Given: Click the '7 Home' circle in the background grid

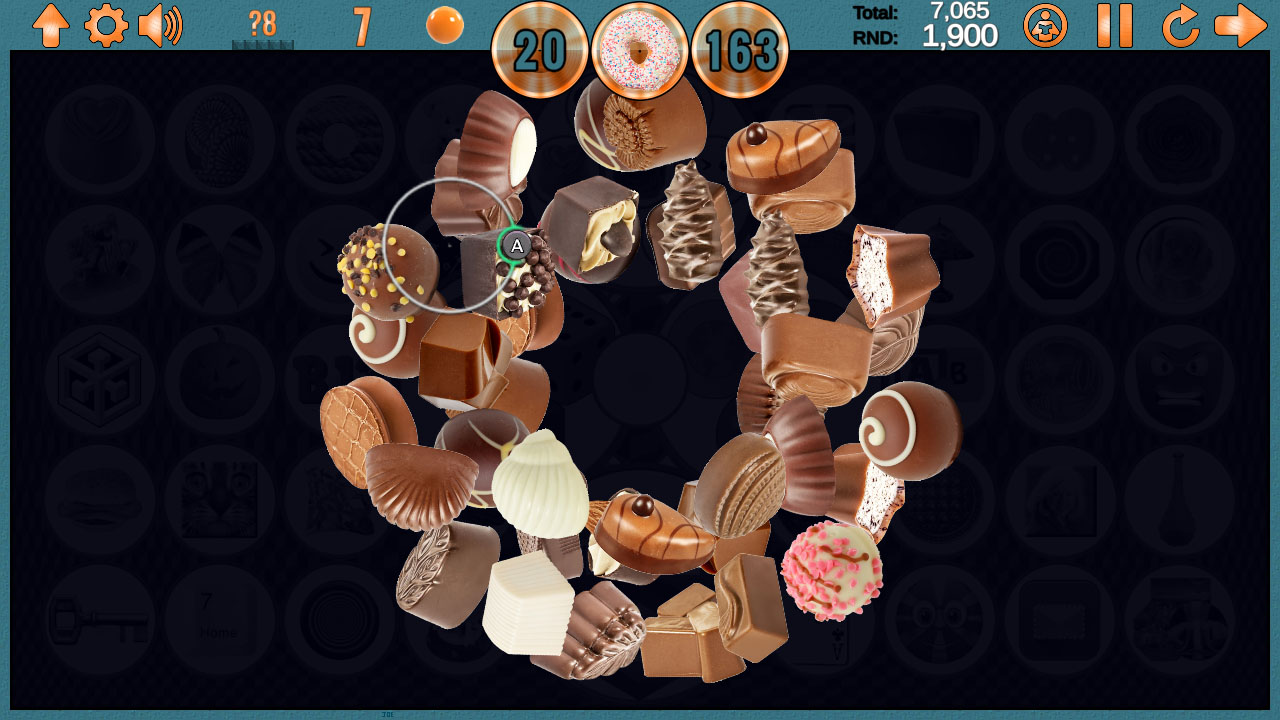Looking at the screenshot, I should tap(218, 618).
